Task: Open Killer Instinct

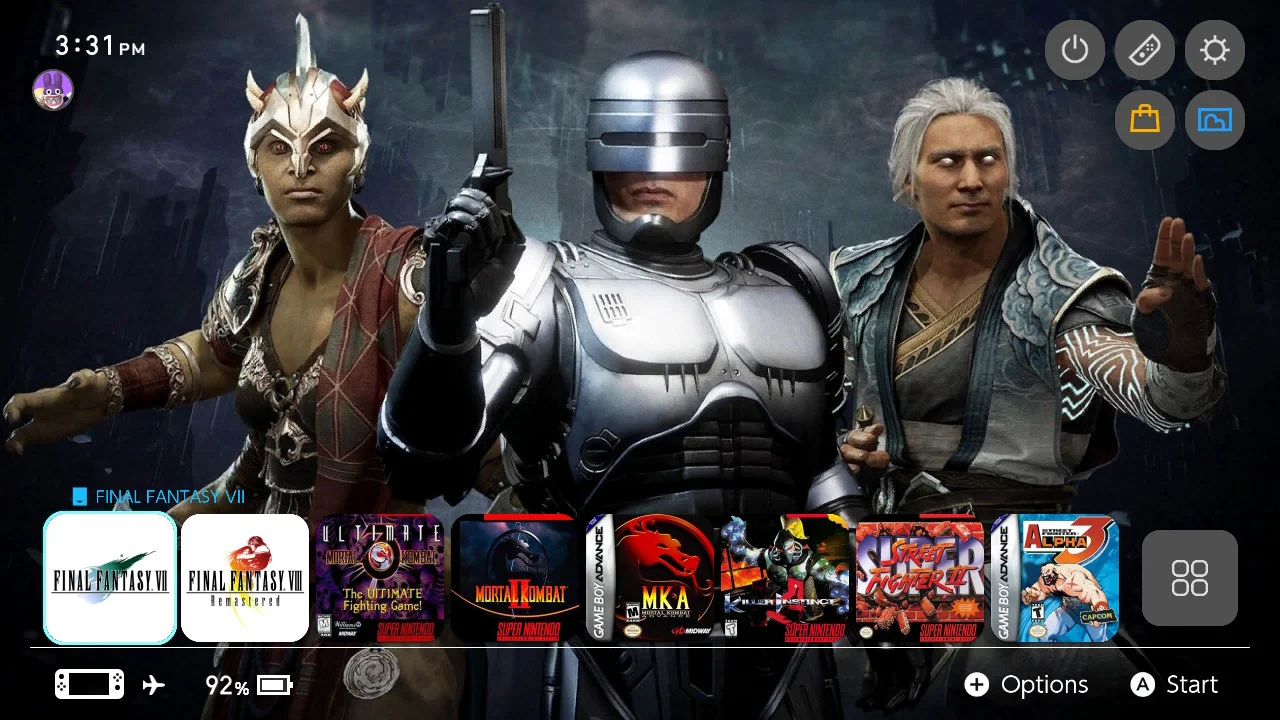Action: pyautogui.click(x=785, y=578)
